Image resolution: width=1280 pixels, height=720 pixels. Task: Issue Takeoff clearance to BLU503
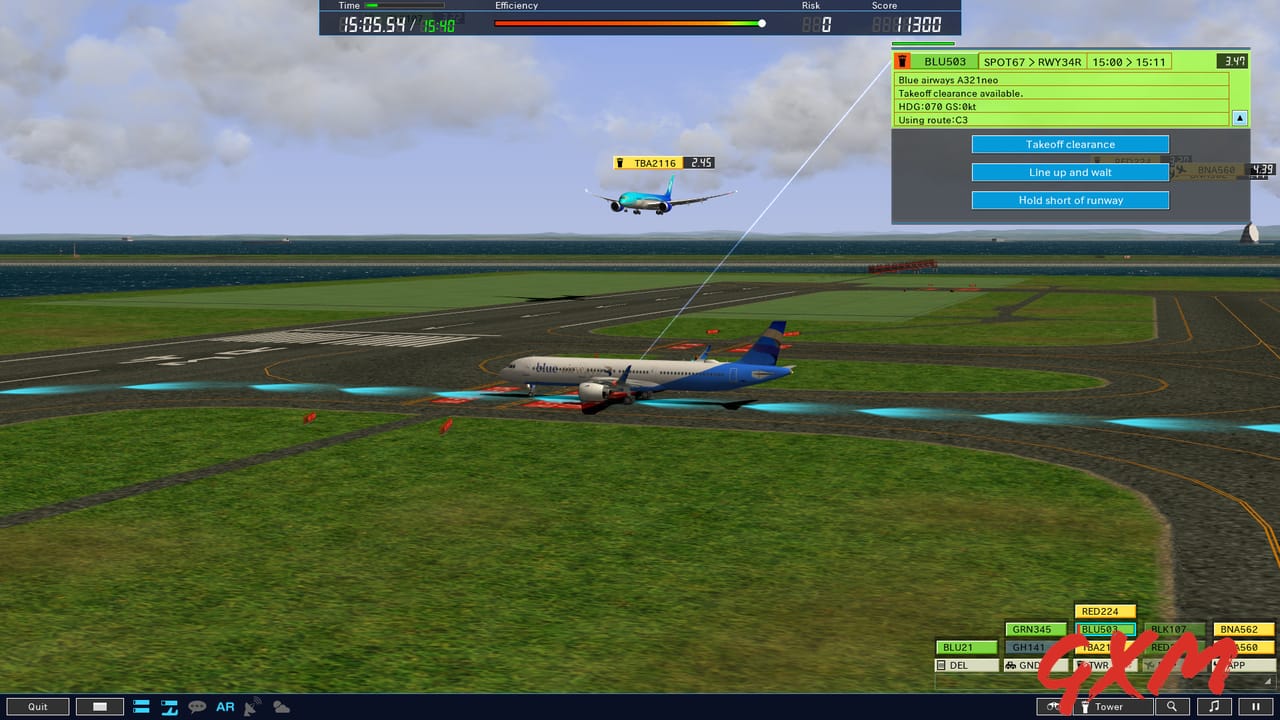point(1070,144)
